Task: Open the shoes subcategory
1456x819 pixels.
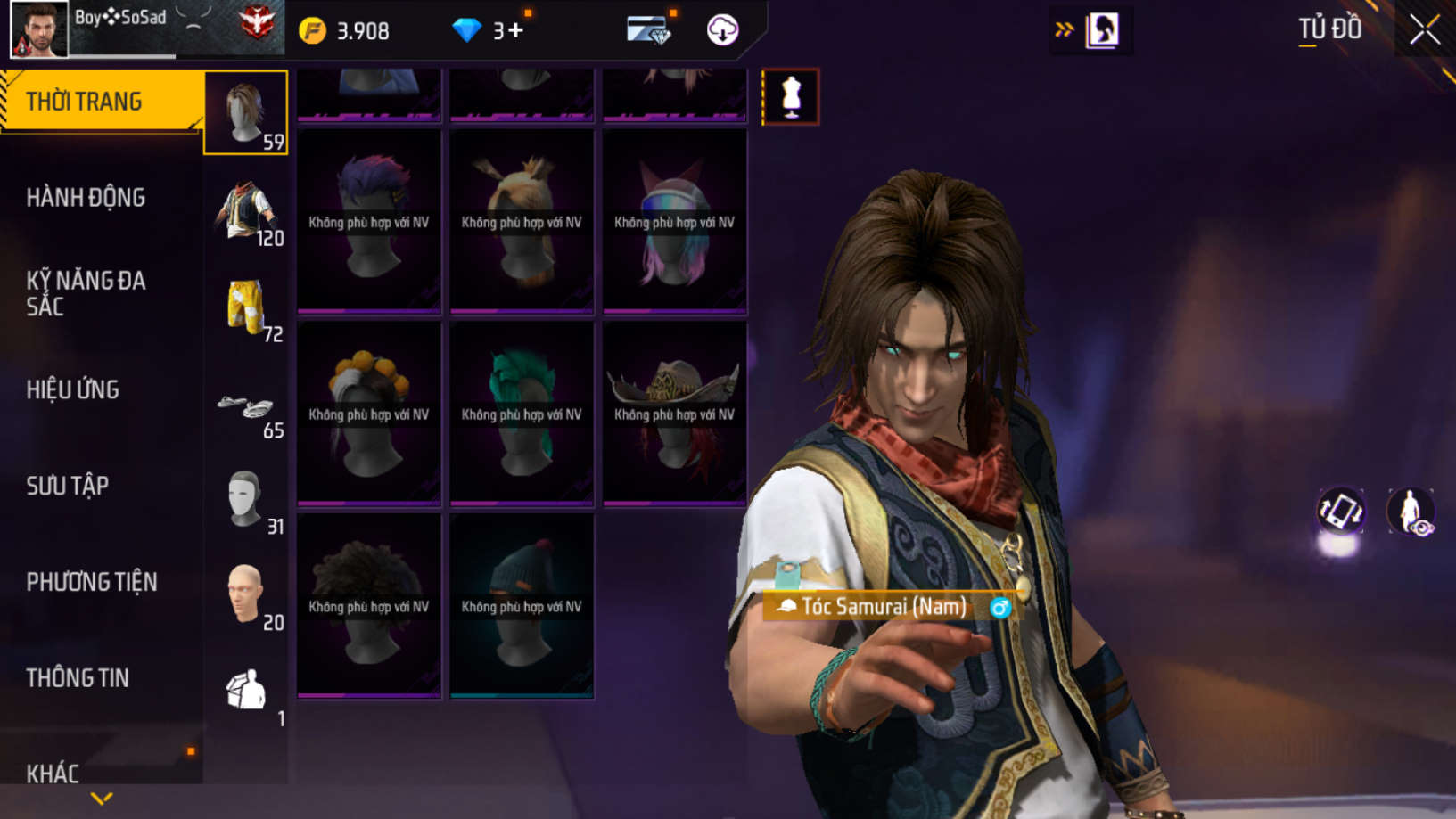Action: click(246, 410)
